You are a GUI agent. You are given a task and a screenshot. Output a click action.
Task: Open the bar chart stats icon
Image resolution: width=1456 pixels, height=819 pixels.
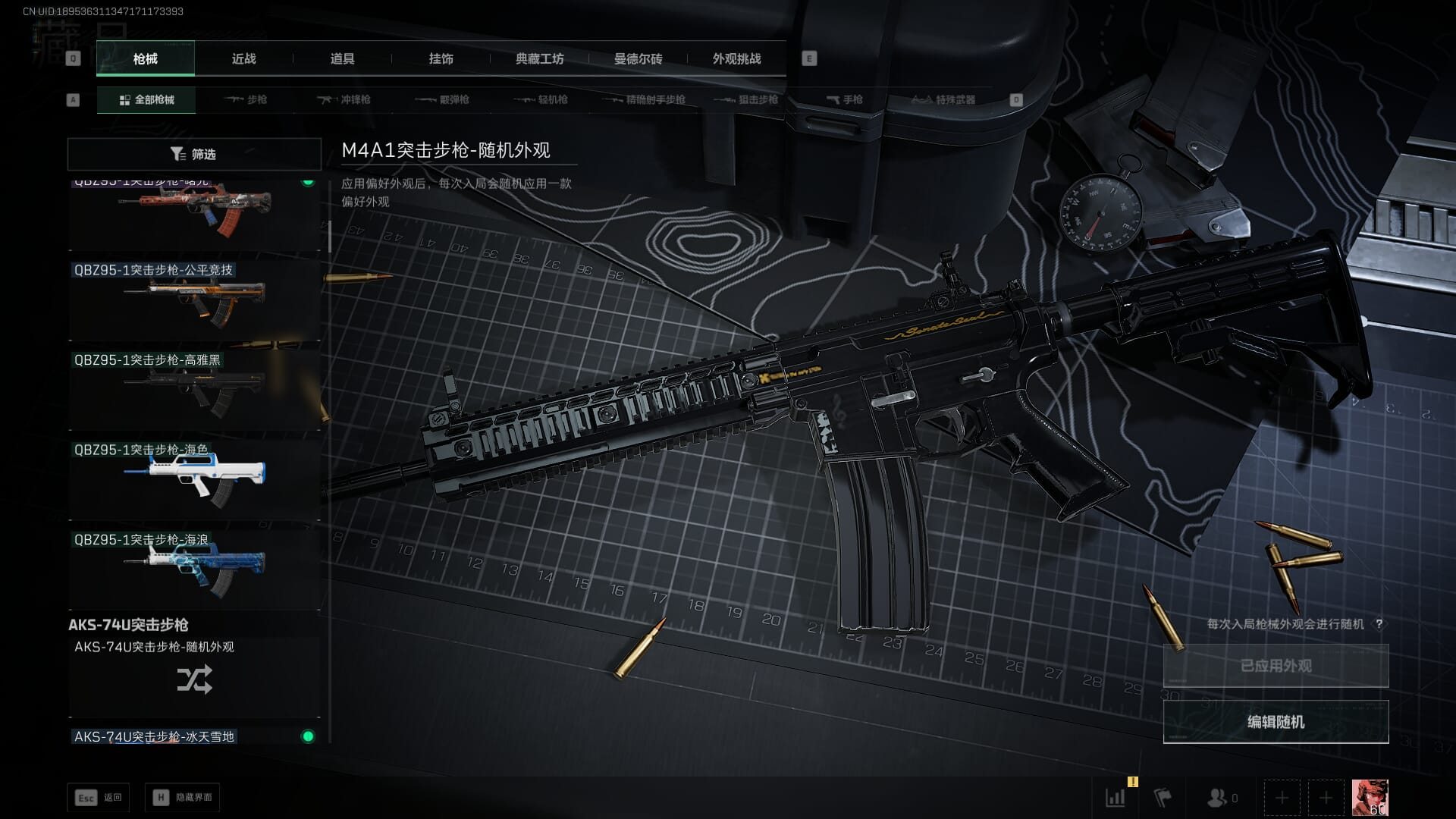tap(1116, 797)
